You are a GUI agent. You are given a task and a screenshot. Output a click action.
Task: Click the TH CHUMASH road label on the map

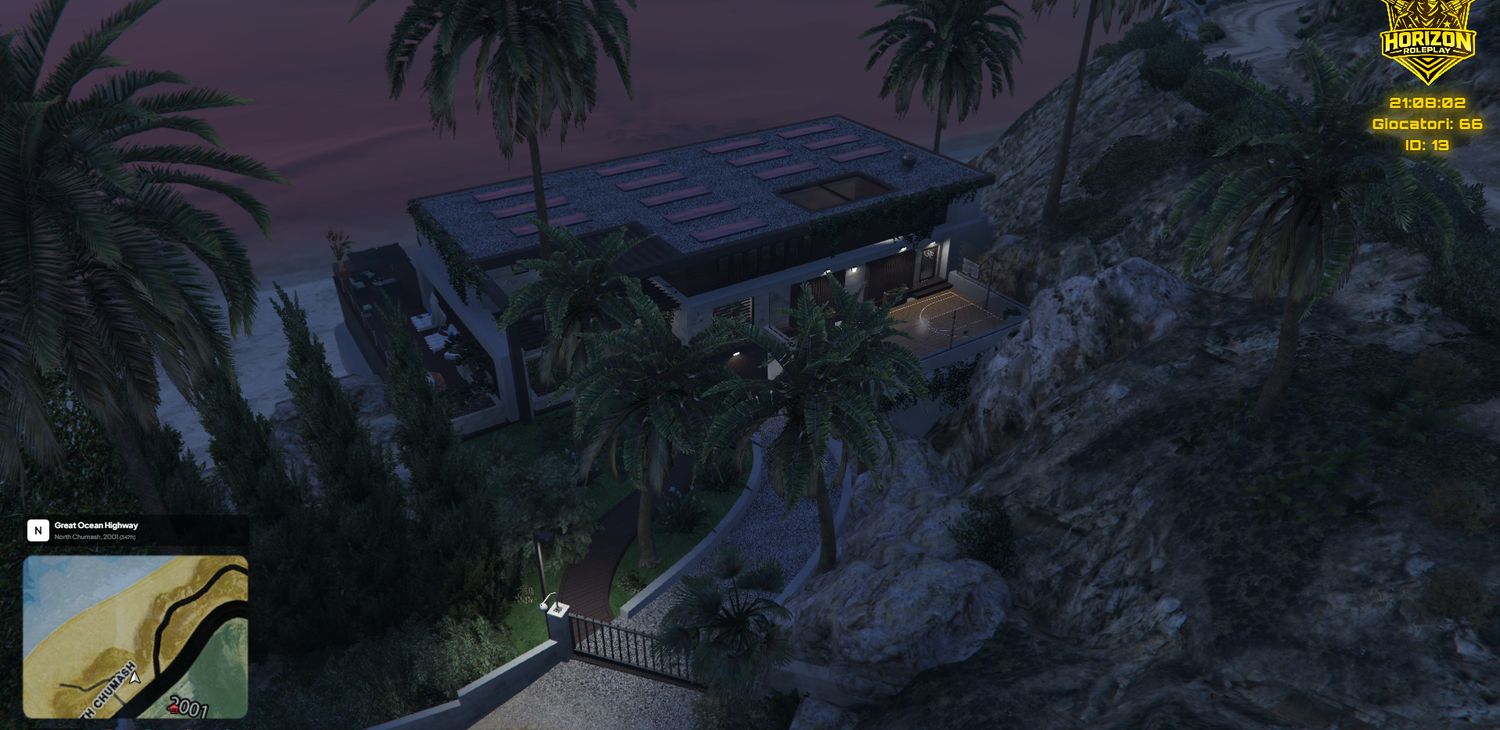[107, 691]
